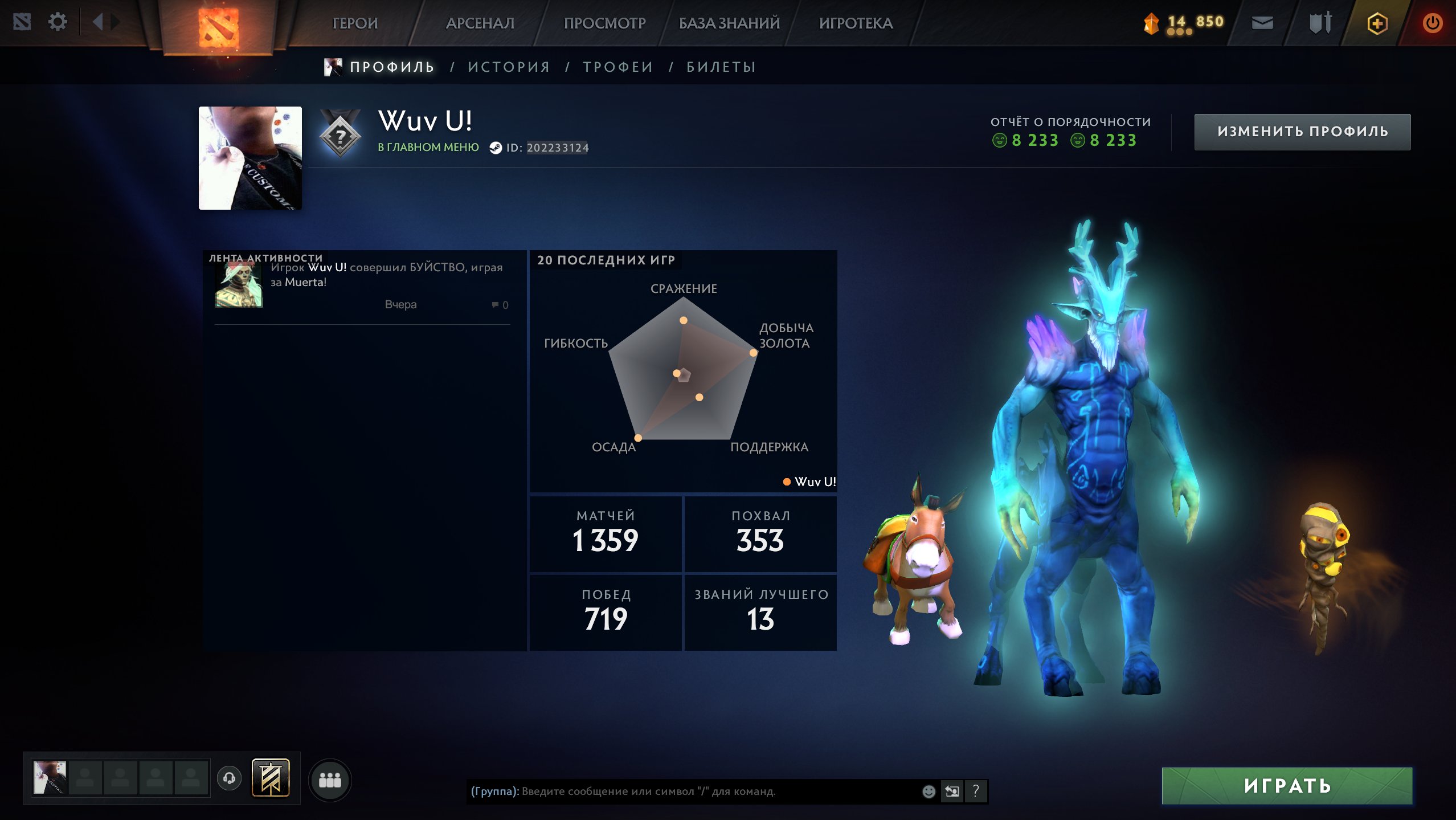Open the ГЕРОИ menu

355,23
